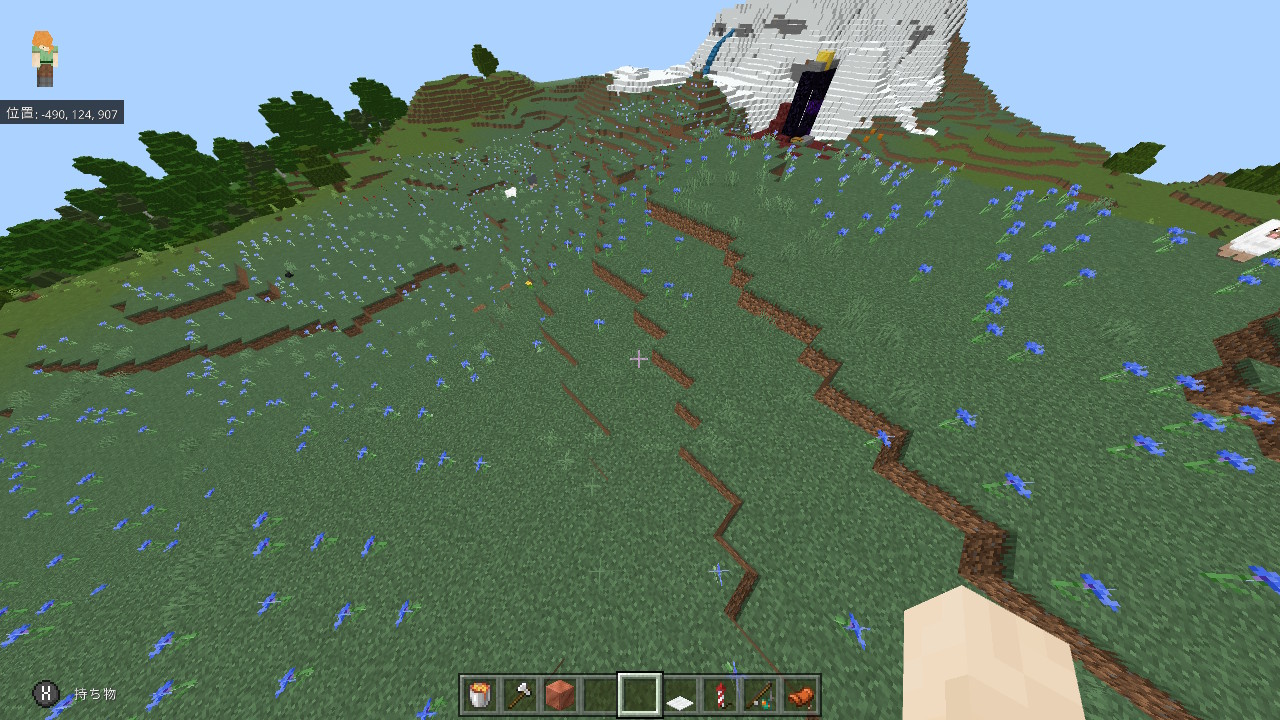Screen dimensions: 1280x720
Task: Equip the firework rocket from the hotbar
Action: 720,694
